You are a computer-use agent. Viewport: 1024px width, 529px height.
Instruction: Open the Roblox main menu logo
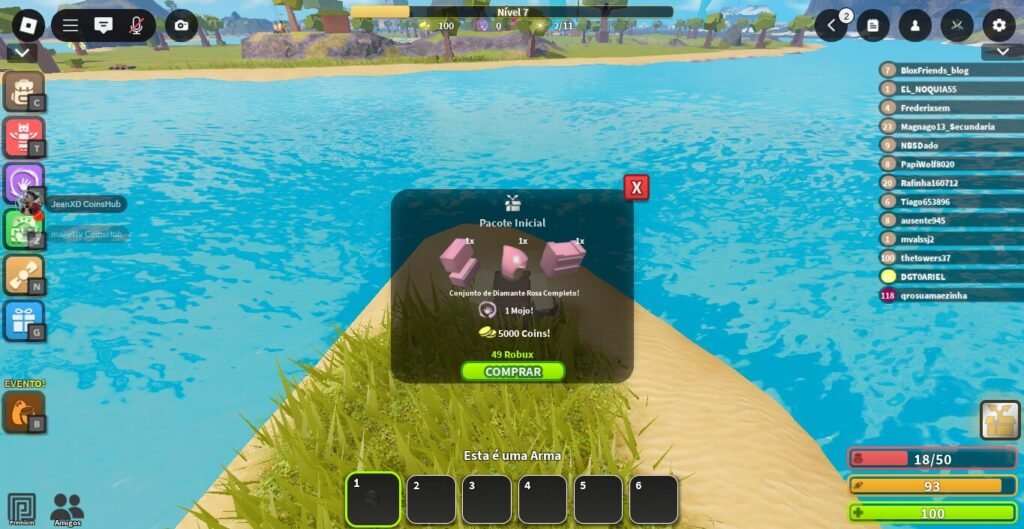coord(28,25)
